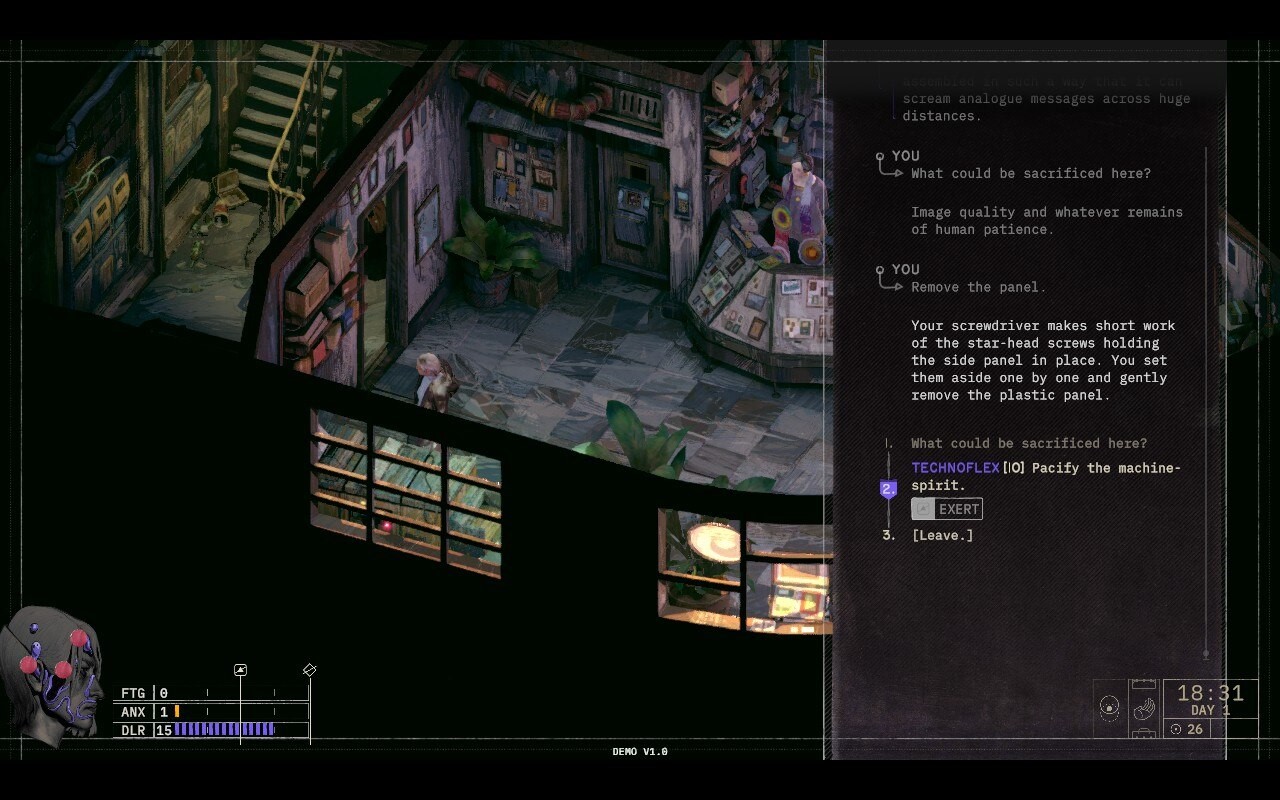This screenshot has width=1280, height=800.
Task: Open the calendar icon above the hand symbol
Action: click(1144, 683)
